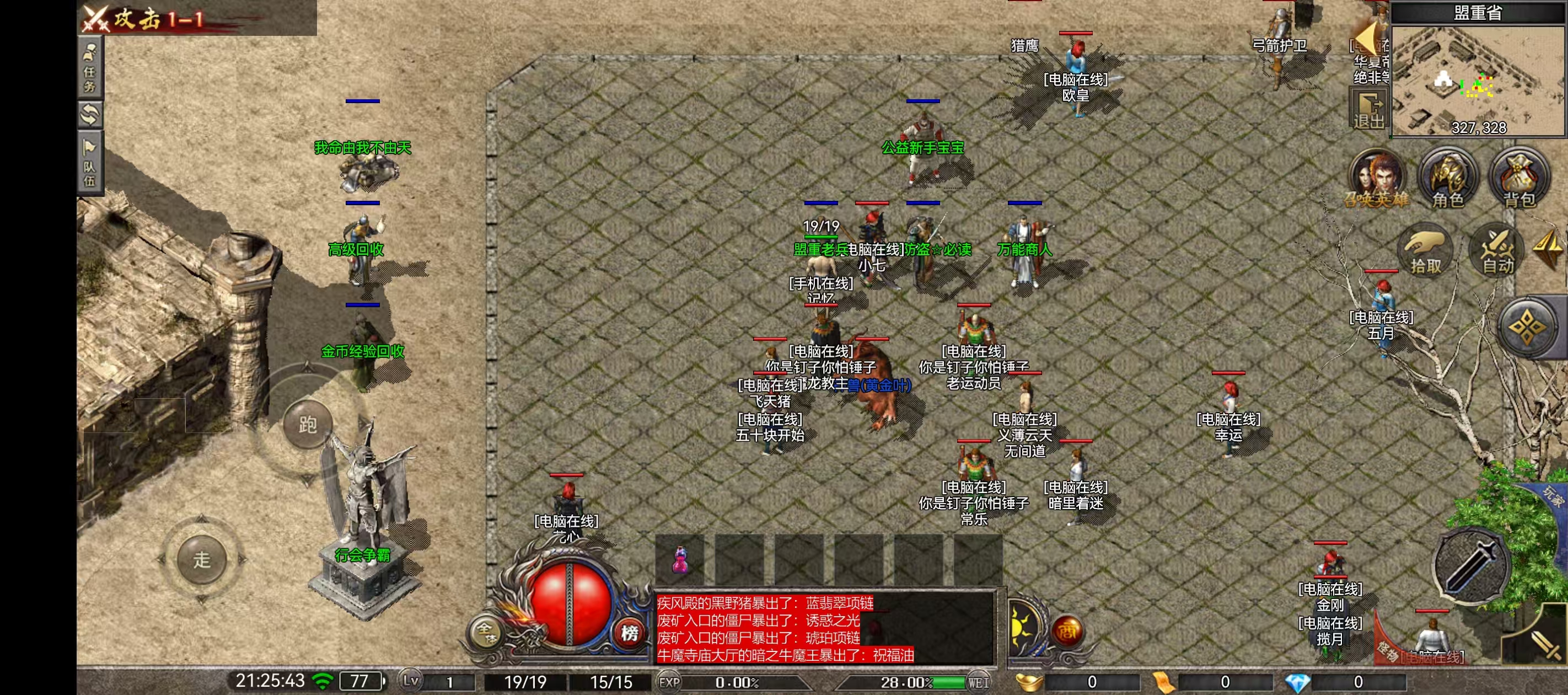This screenshot has height=695, width=1568.
Task: Toggle the sun day-night icon
Action: [1023, 627]
